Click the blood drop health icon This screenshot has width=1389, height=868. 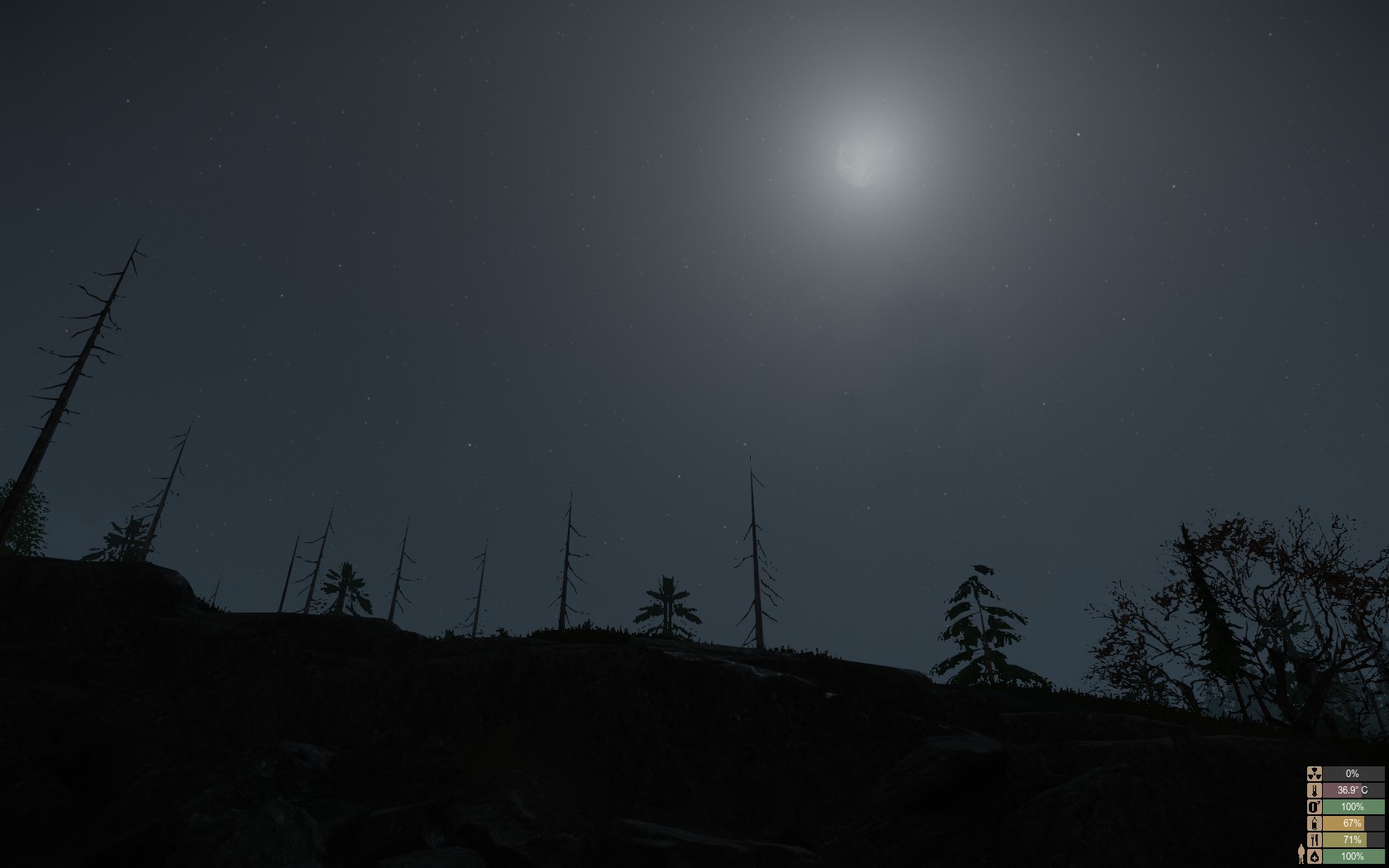[1315, 856]
